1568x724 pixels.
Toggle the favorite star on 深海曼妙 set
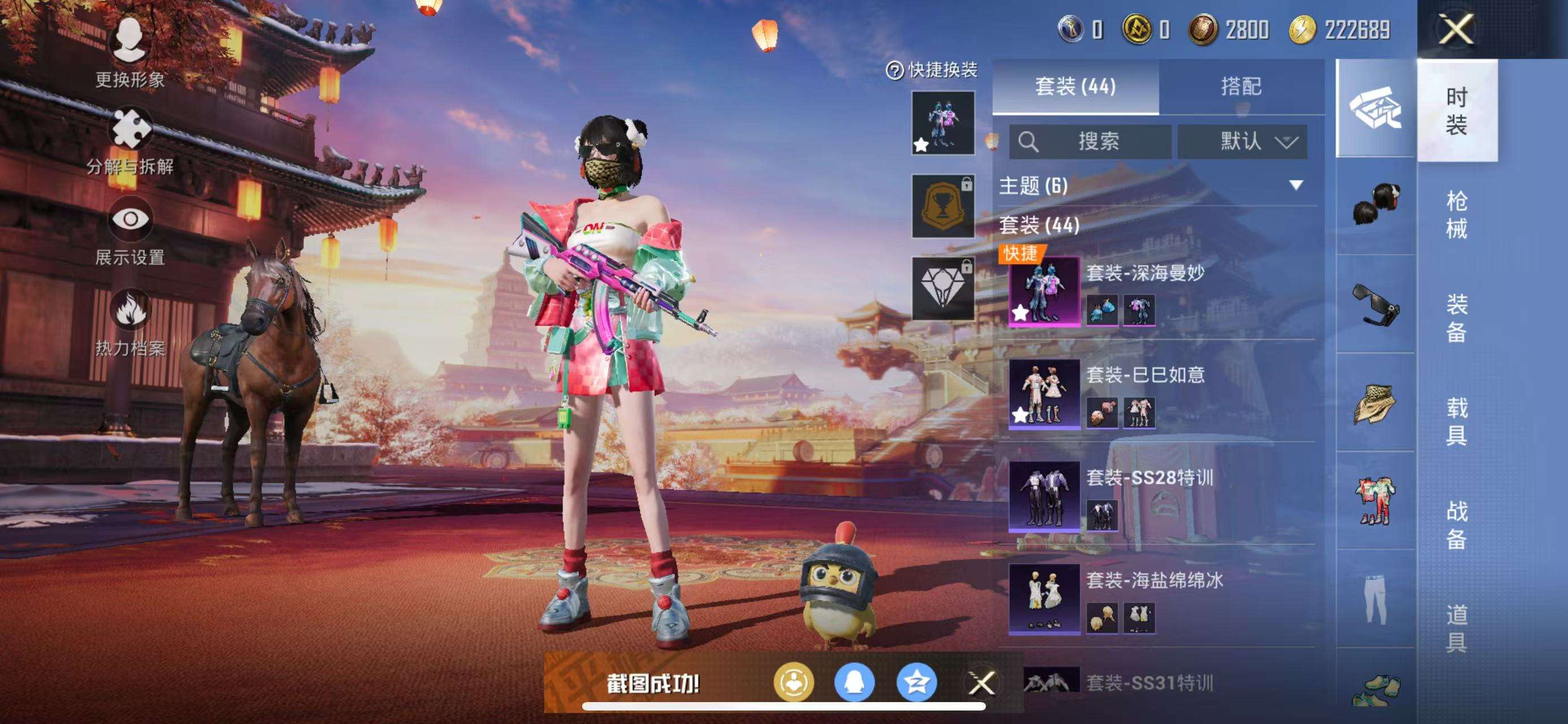pos(1020,313)
